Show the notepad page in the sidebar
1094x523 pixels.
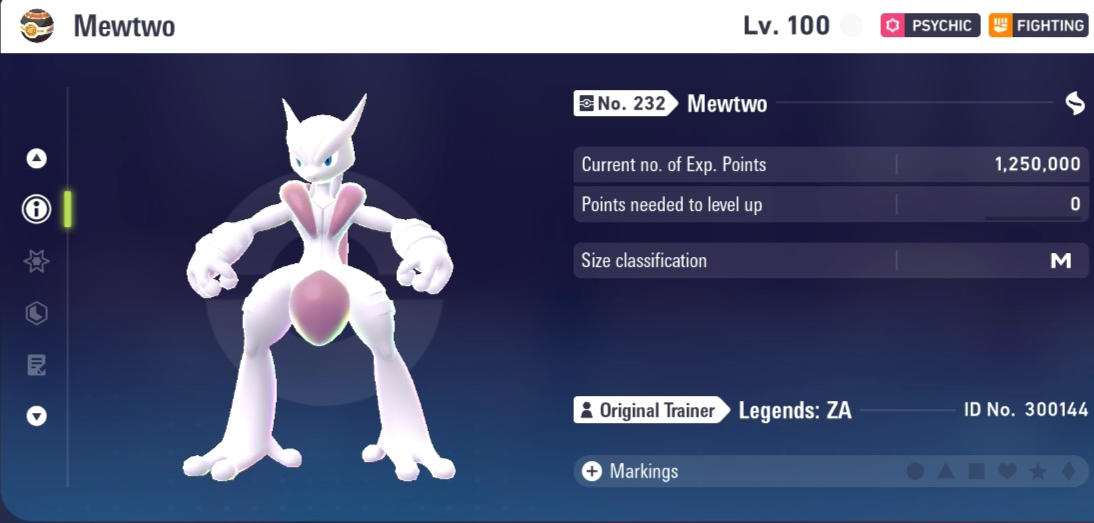click(x=37, y=365)
